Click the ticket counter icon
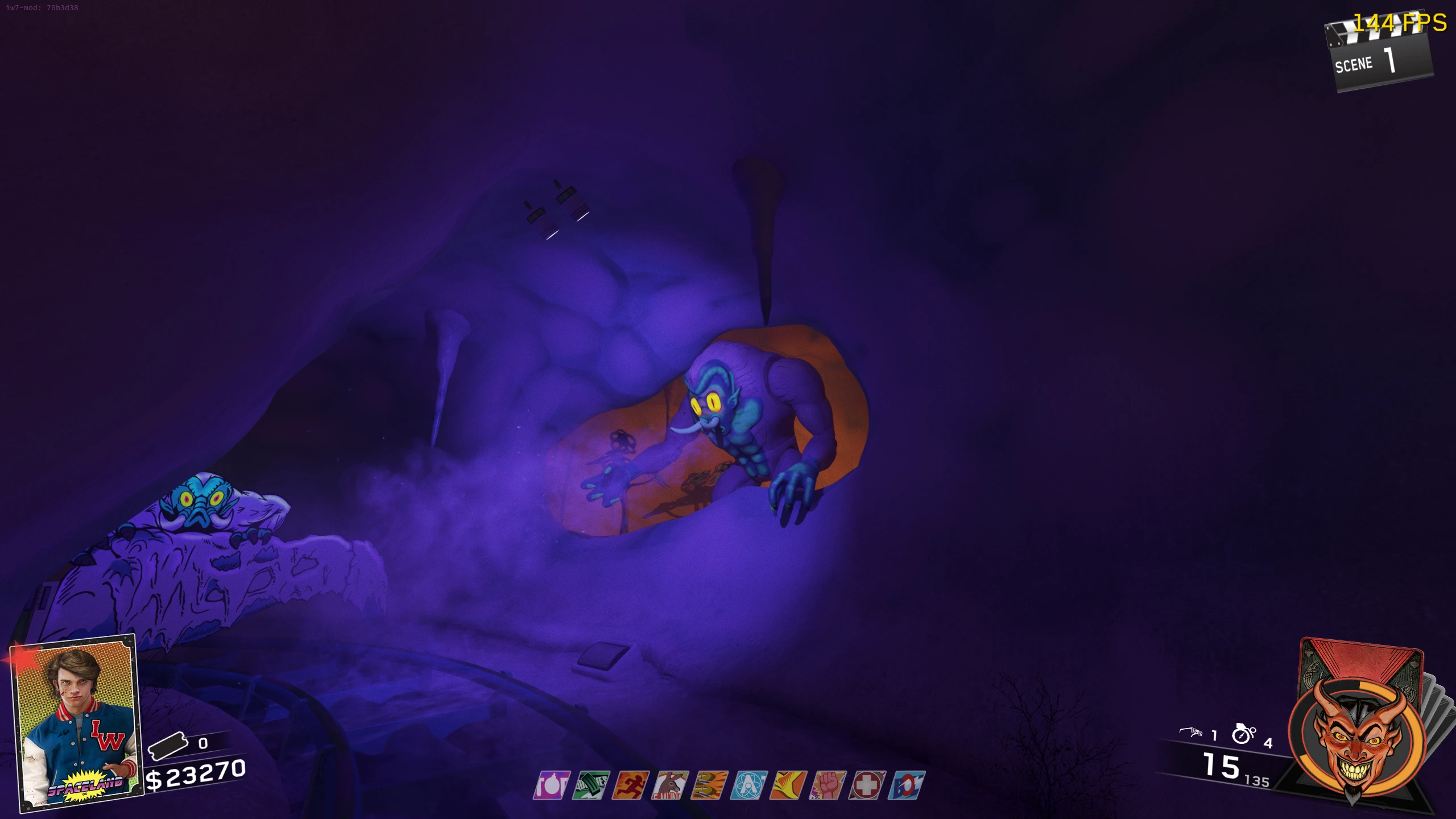 click(x=167, y=746)
